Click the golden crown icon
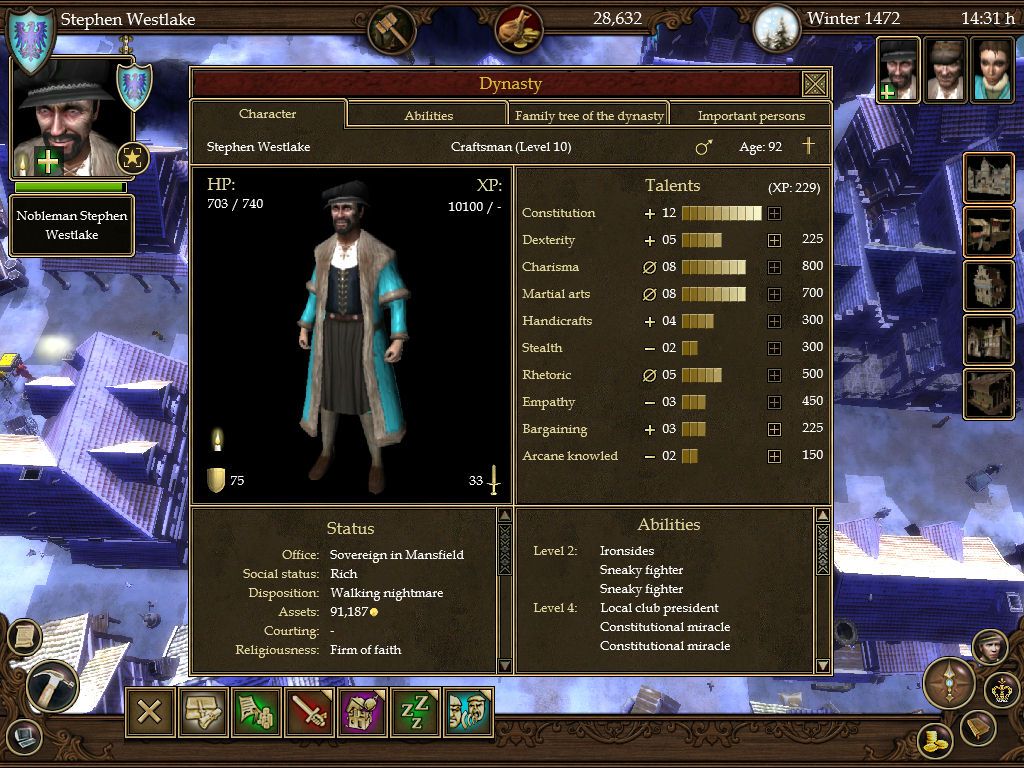Image resolution: width=1024 pixels, height=768 pixels. pos(1001,690)
